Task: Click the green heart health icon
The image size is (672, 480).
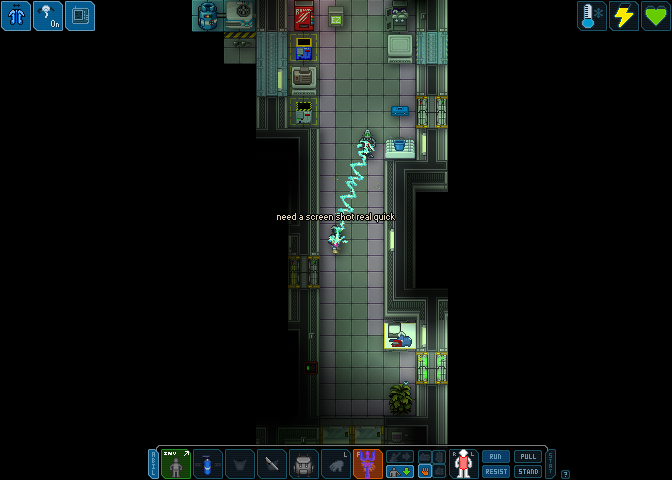Action: pos(656,16)
